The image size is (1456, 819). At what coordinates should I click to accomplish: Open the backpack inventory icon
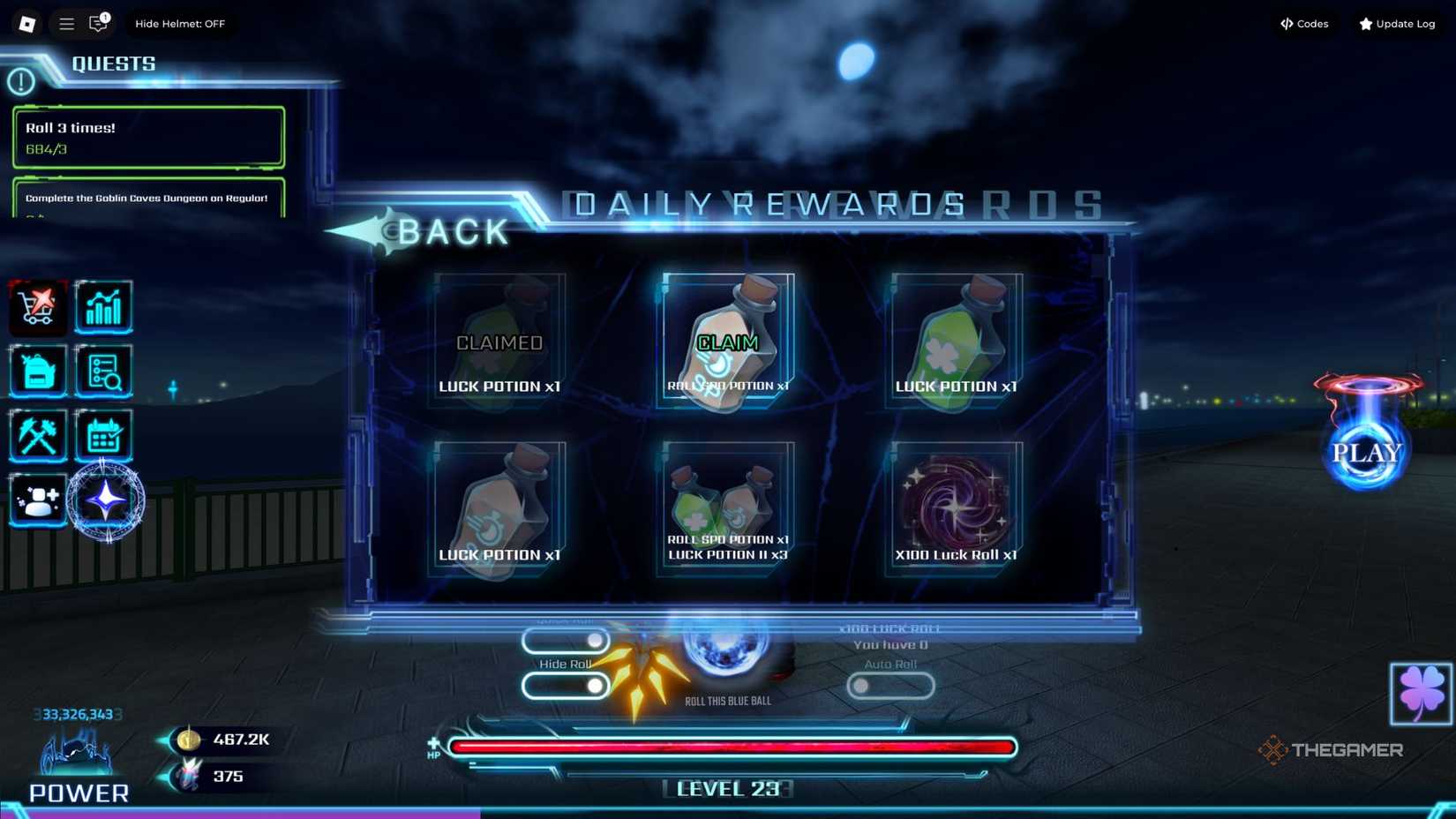37,372
